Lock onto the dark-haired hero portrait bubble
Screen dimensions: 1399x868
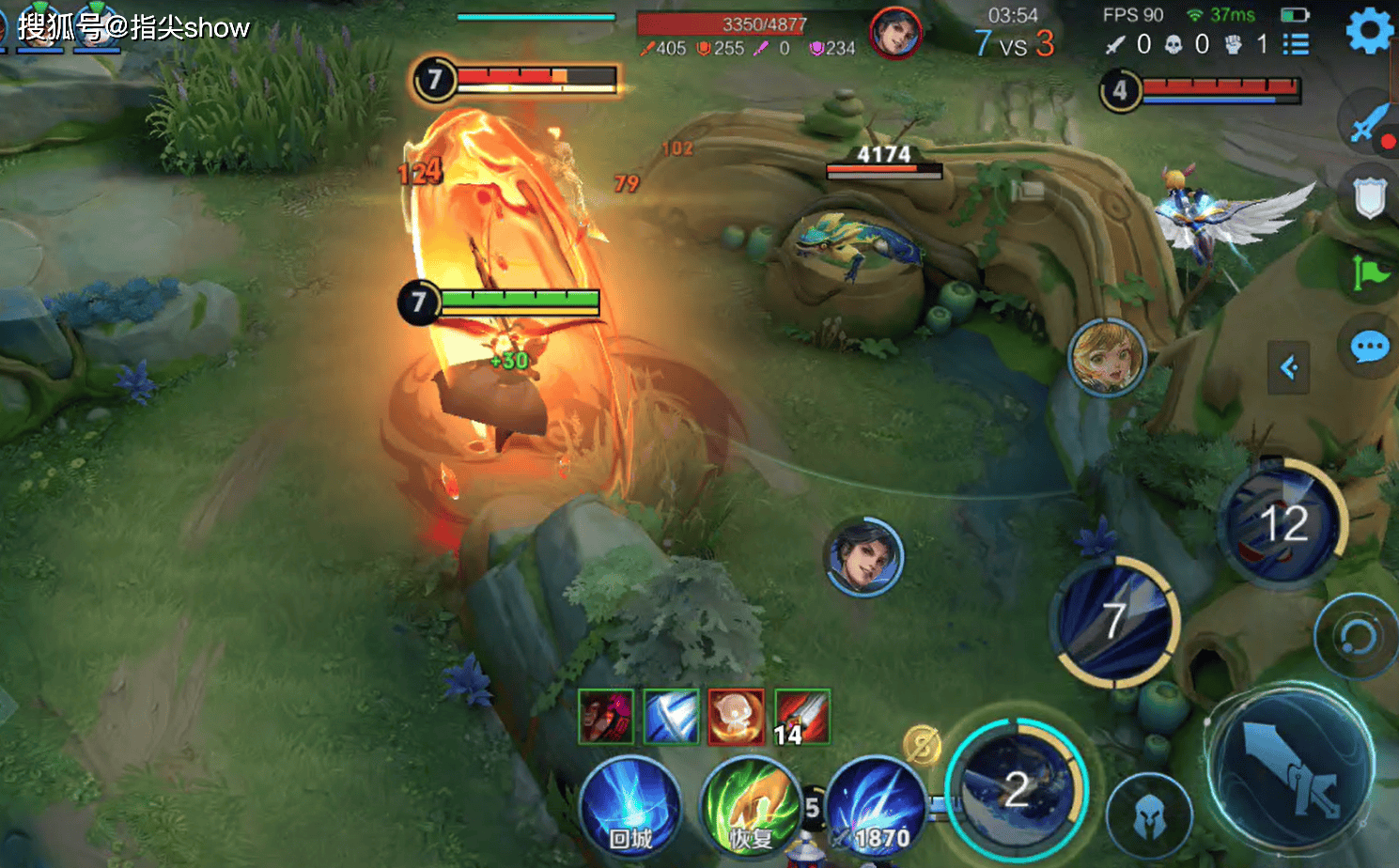[864, 556]
